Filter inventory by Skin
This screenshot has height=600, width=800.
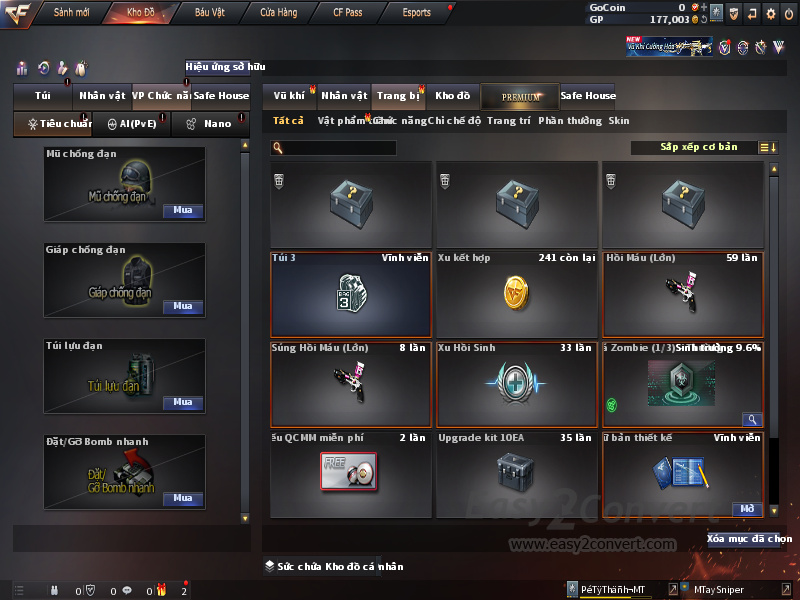pyautogui.click(x=619, y=121)
